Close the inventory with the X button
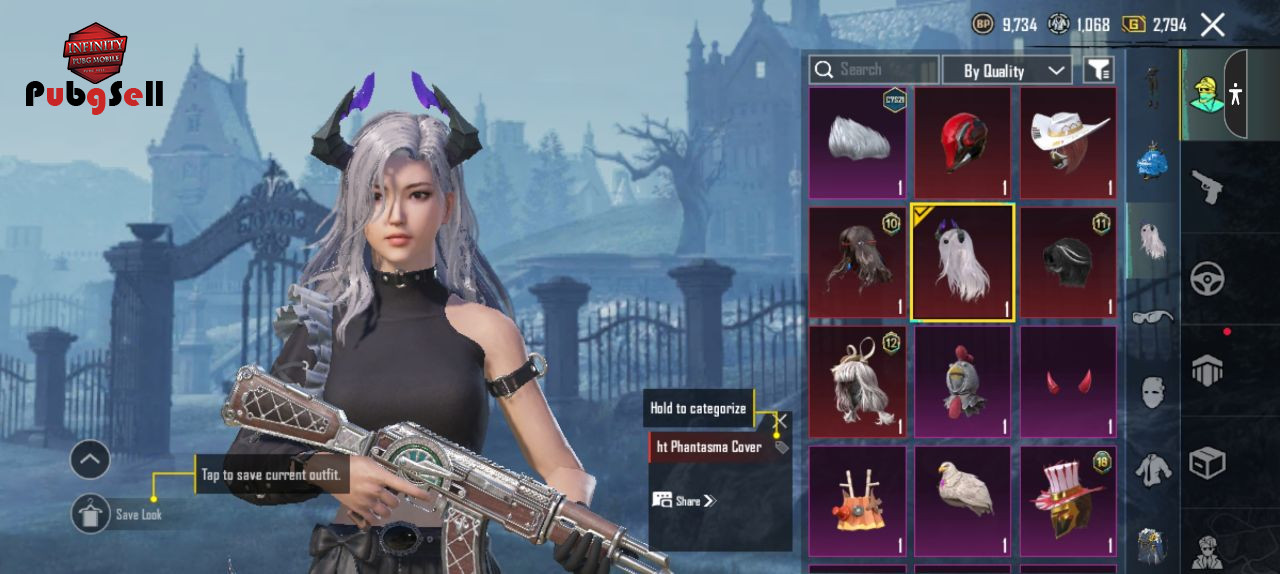The height and width of the screenshot is (574, 1280). pos(1212,25)
